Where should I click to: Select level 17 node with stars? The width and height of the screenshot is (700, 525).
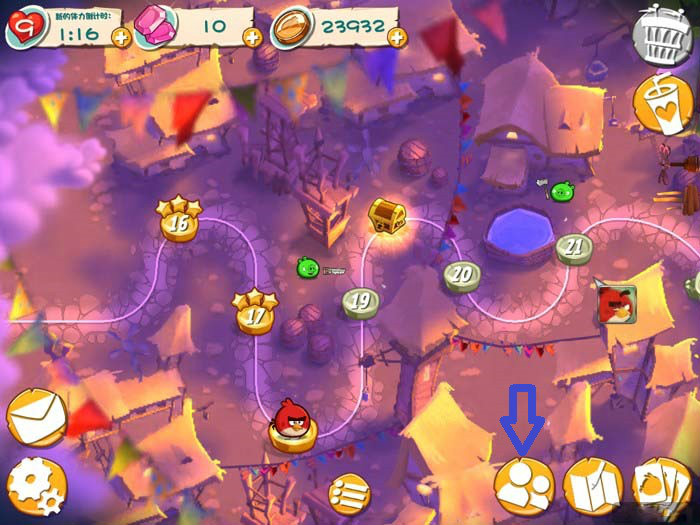(255, 314)
